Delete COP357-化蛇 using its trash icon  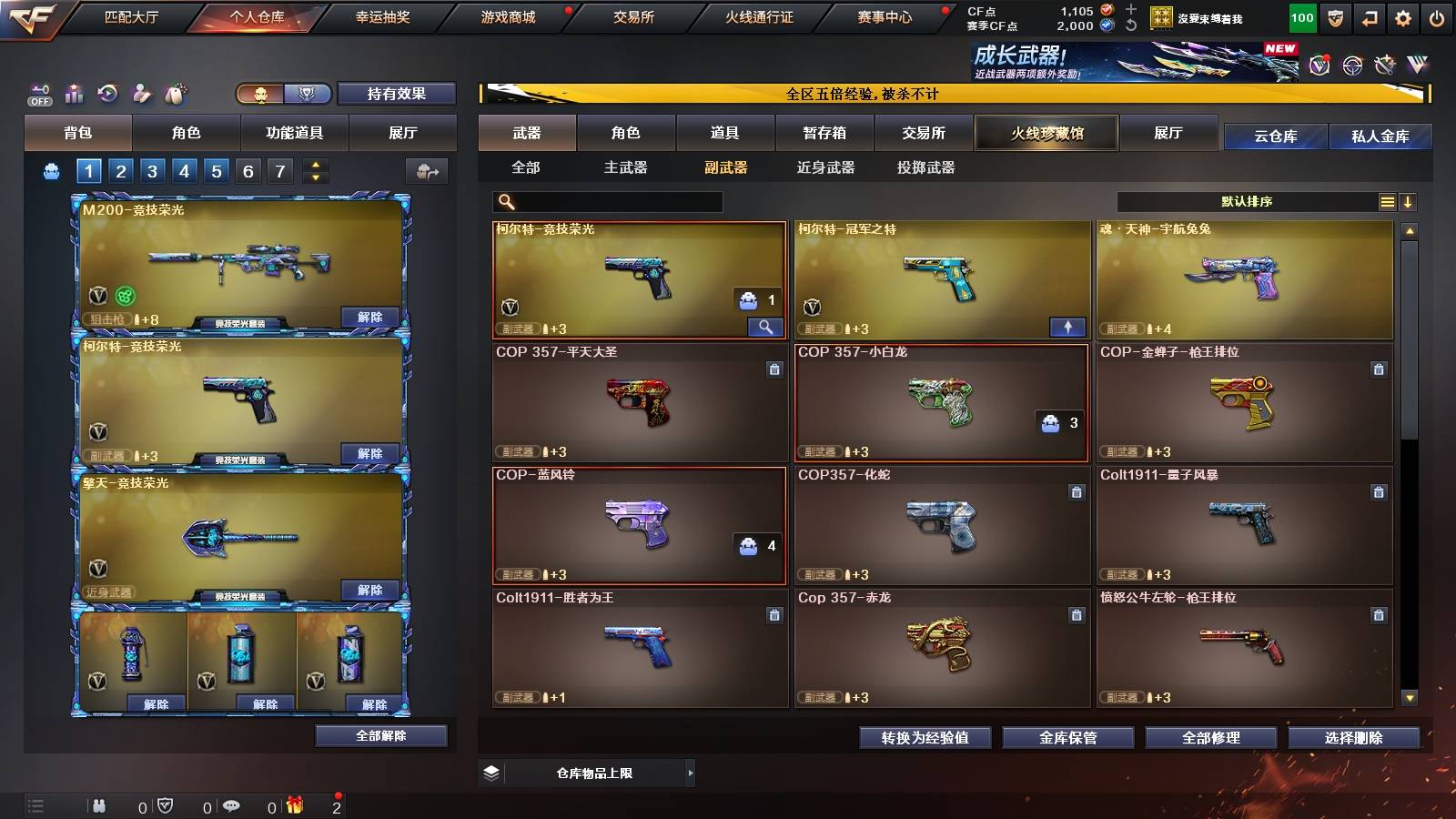(x=1075, y=490)
